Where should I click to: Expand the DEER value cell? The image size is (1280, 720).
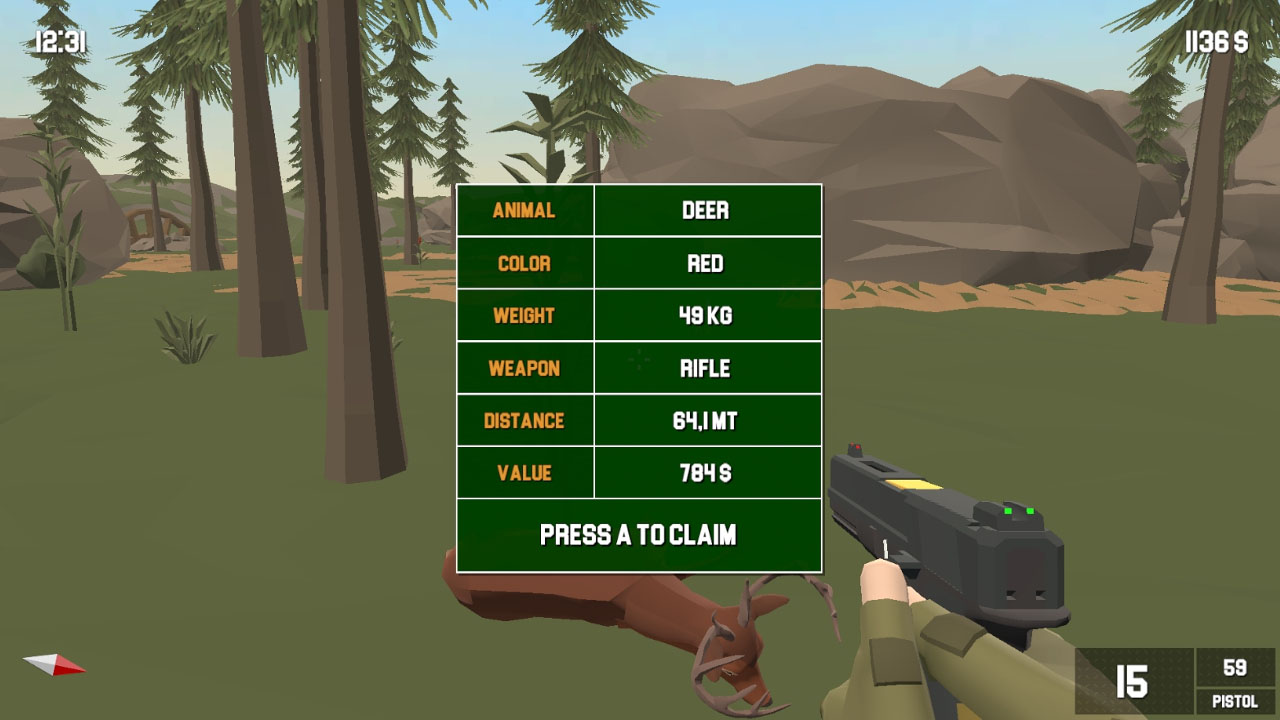point(708,210)
